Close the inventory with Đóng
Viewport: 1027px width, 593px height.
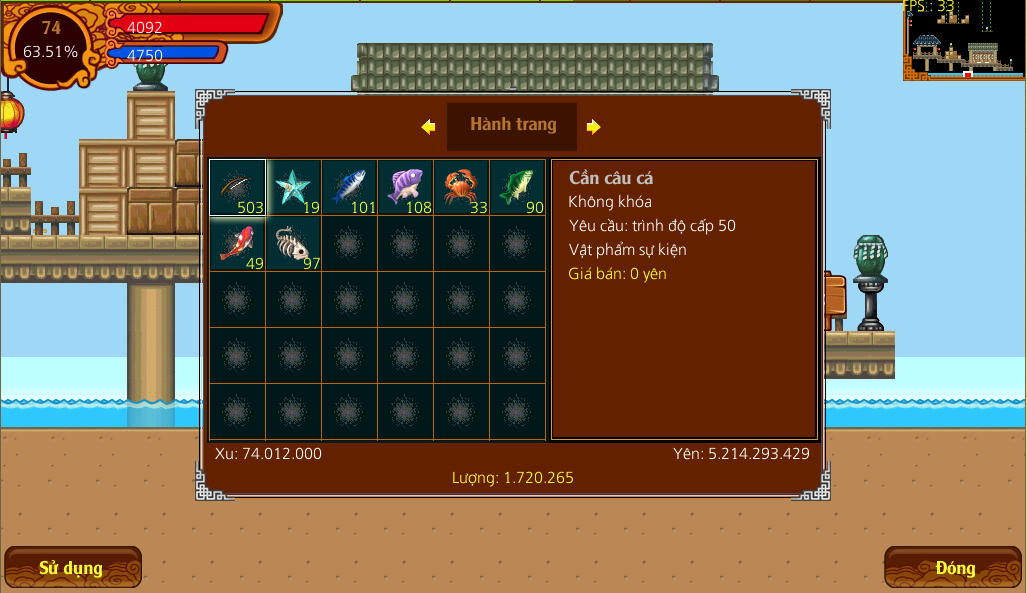pyautogui.click(x=954, y=568)
